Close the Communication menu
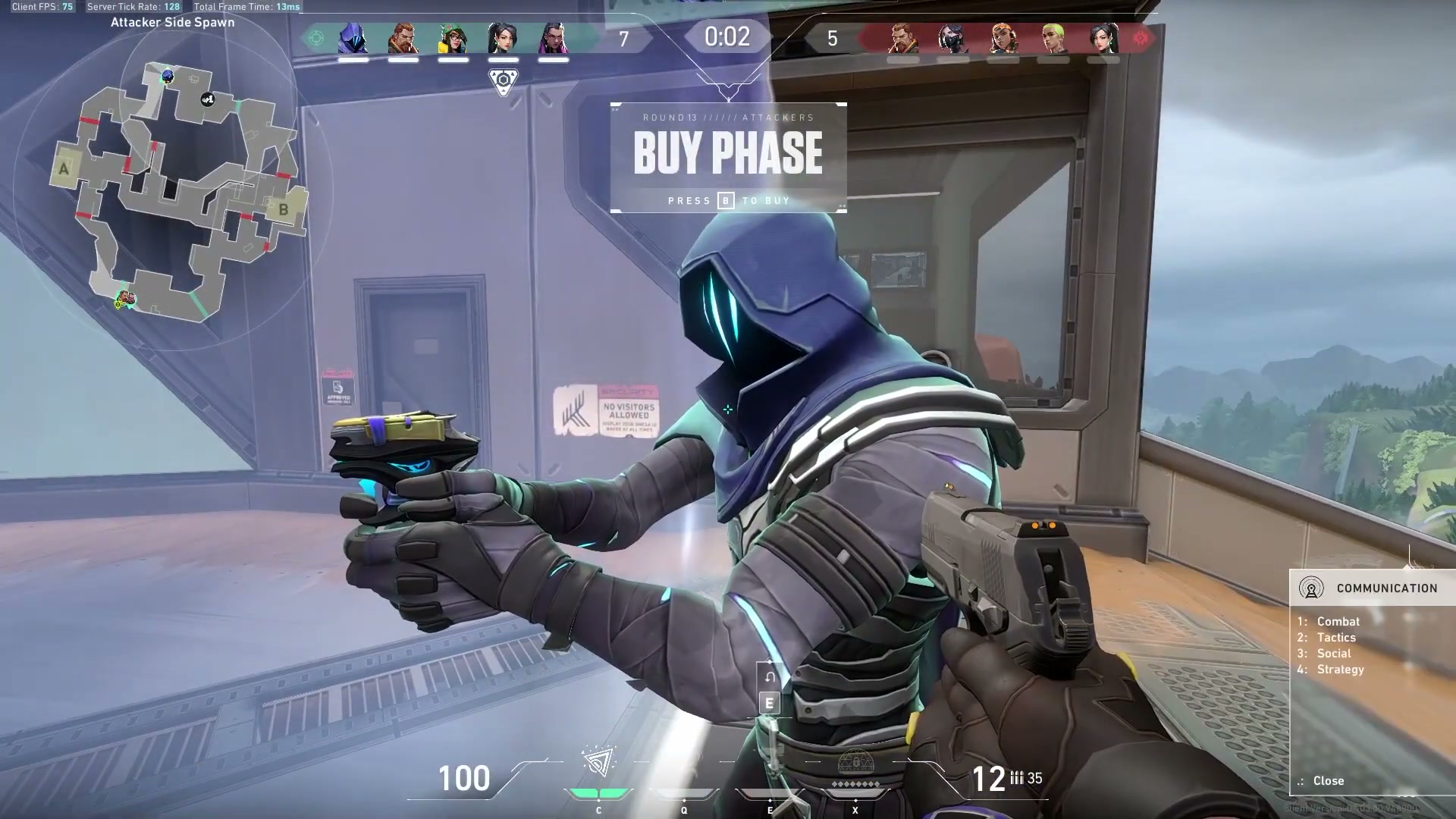 click(x=1328, y=780)
